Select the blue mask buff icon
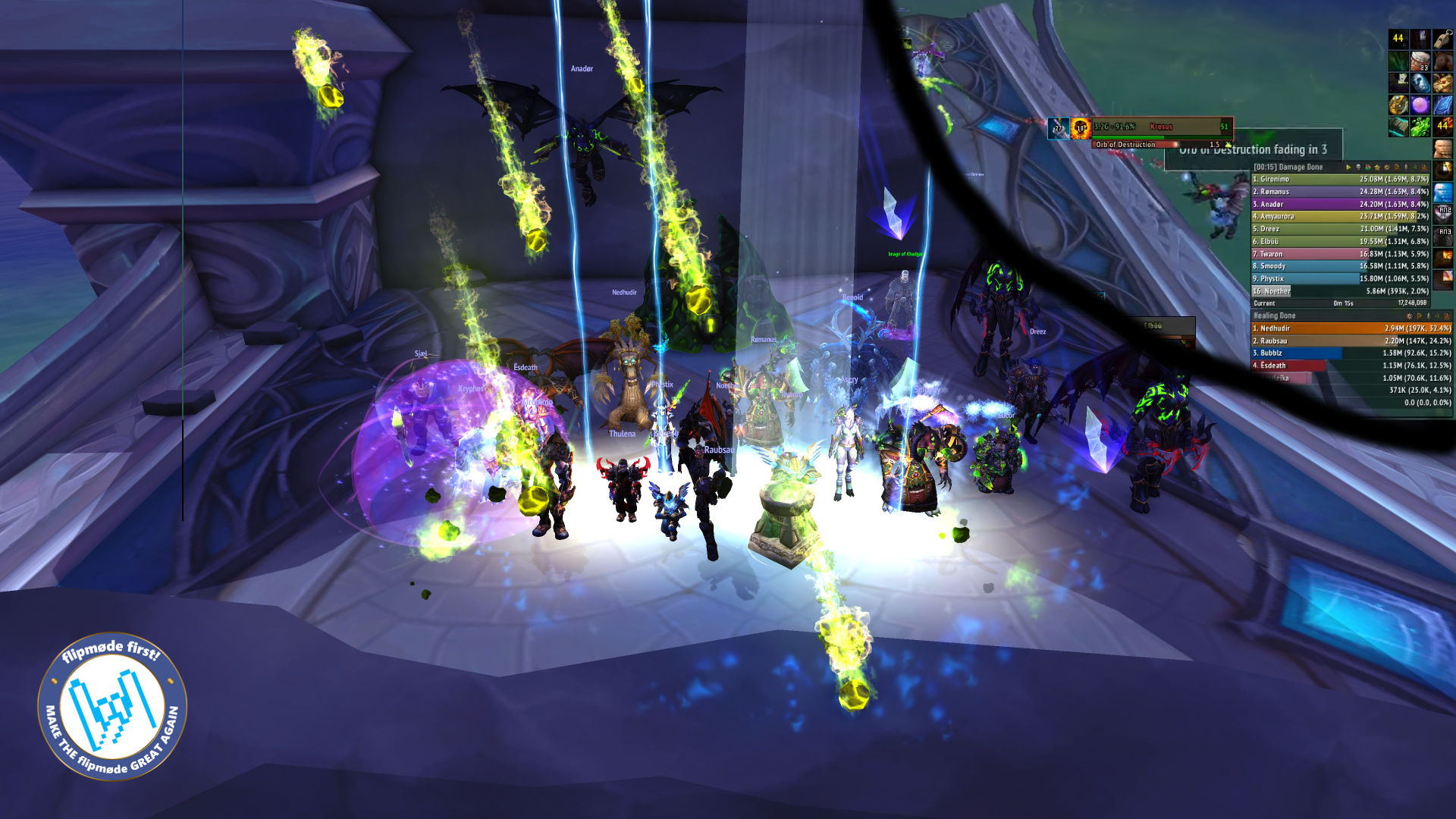The width and height of the screenshot is (1456, 819). pos(1420,83)
